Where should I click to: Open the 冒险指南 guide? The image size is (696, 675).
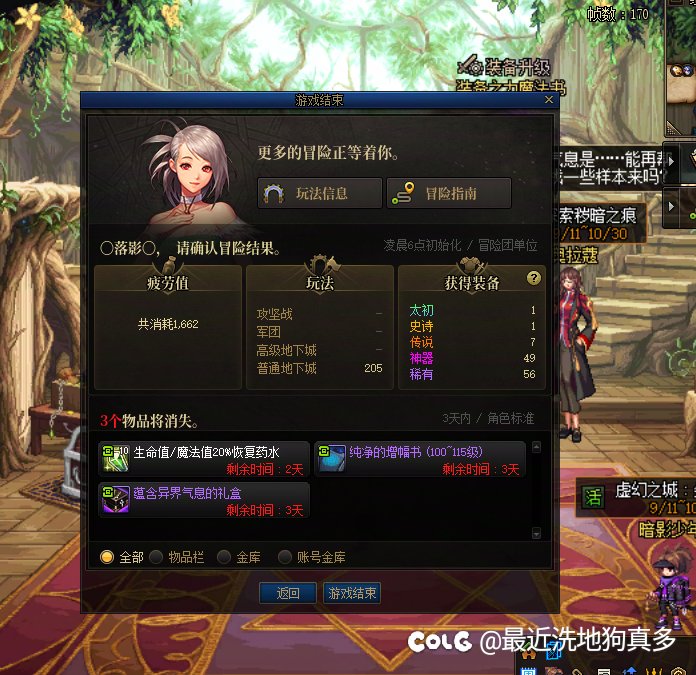point(449,194)
